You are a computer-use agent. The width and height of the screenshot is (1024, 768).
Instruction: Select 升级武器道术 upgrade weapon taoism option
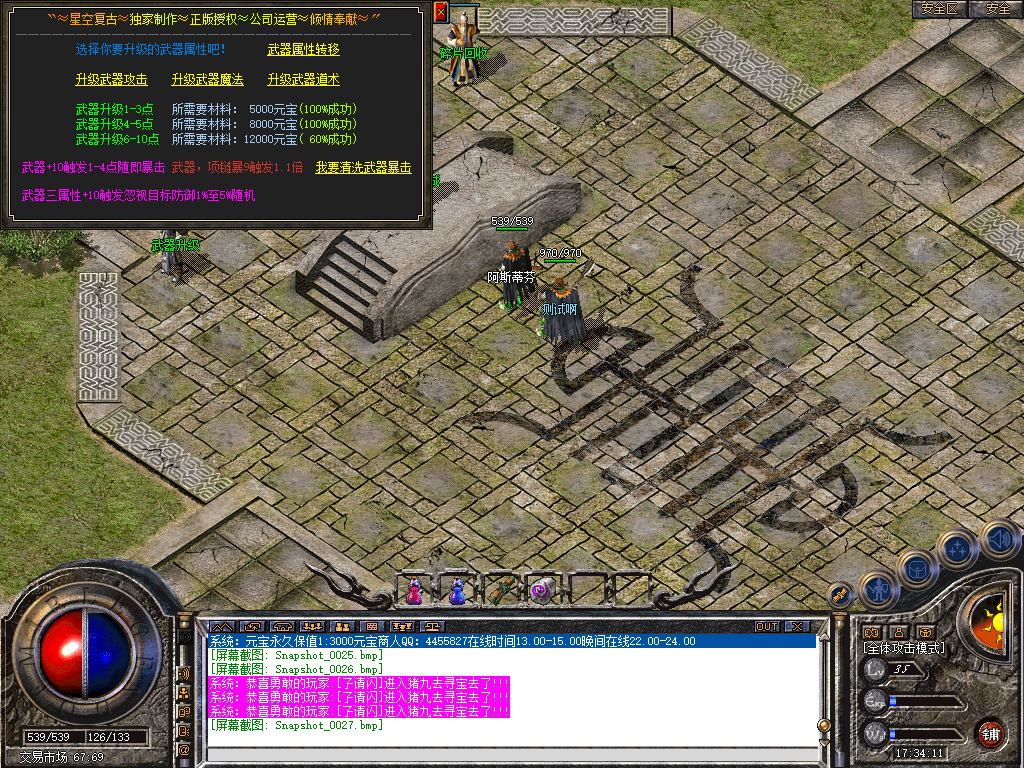coord(303,79)
